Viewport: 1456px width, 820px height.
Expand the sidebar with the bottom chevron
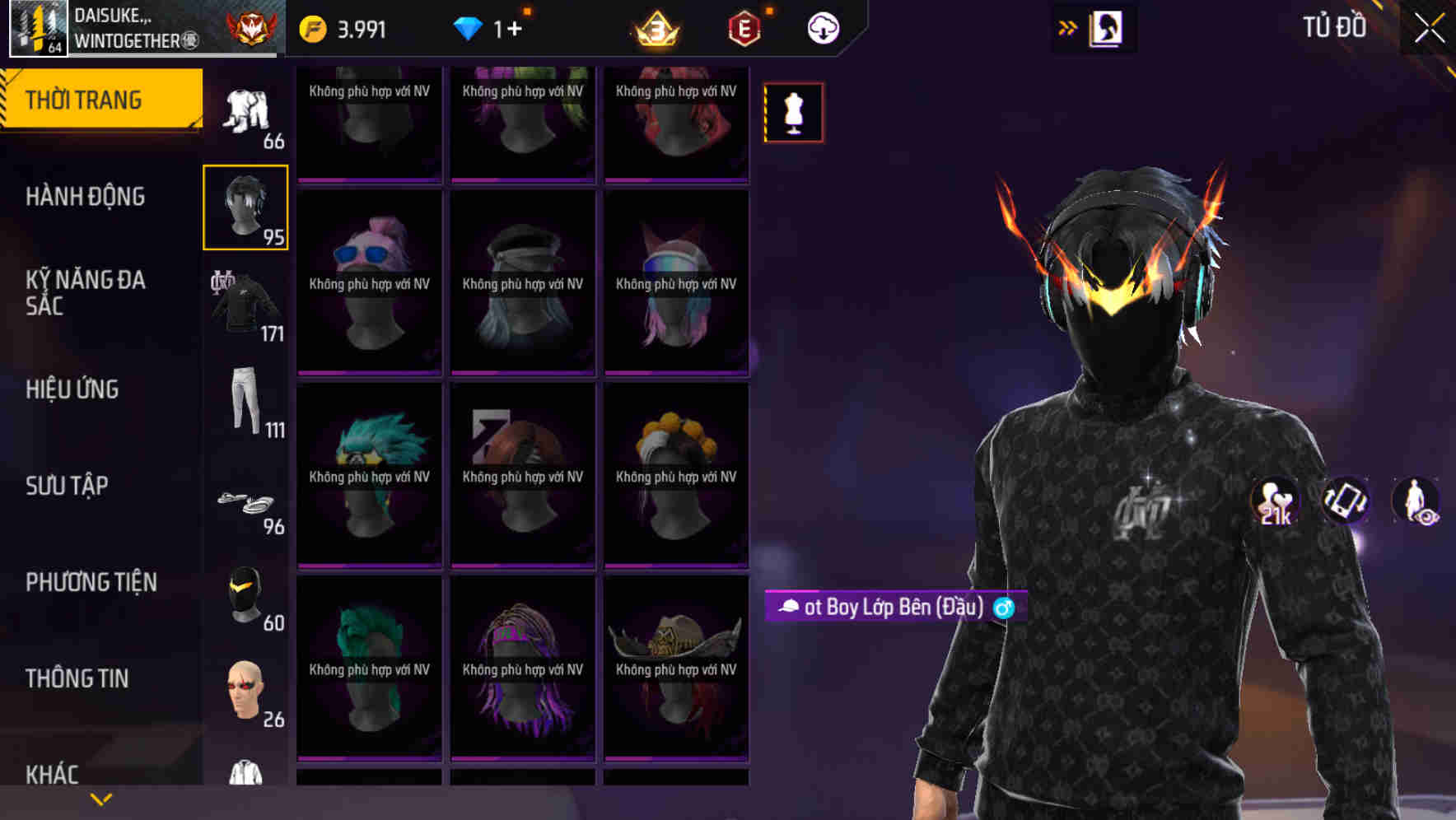coord(100,798)
